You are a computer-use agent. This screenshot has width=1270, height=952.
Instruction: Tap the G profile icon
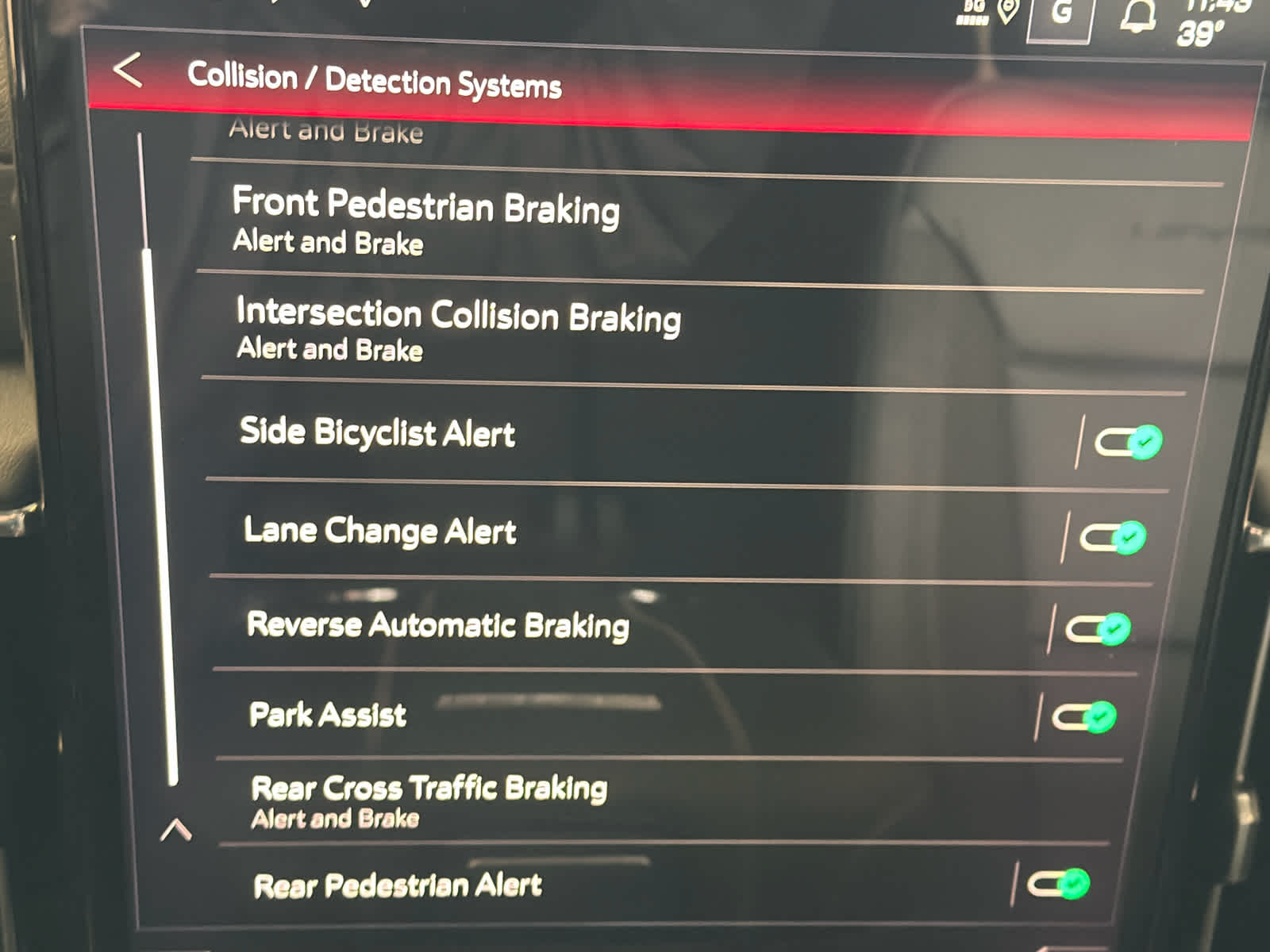coord(1061,14)
